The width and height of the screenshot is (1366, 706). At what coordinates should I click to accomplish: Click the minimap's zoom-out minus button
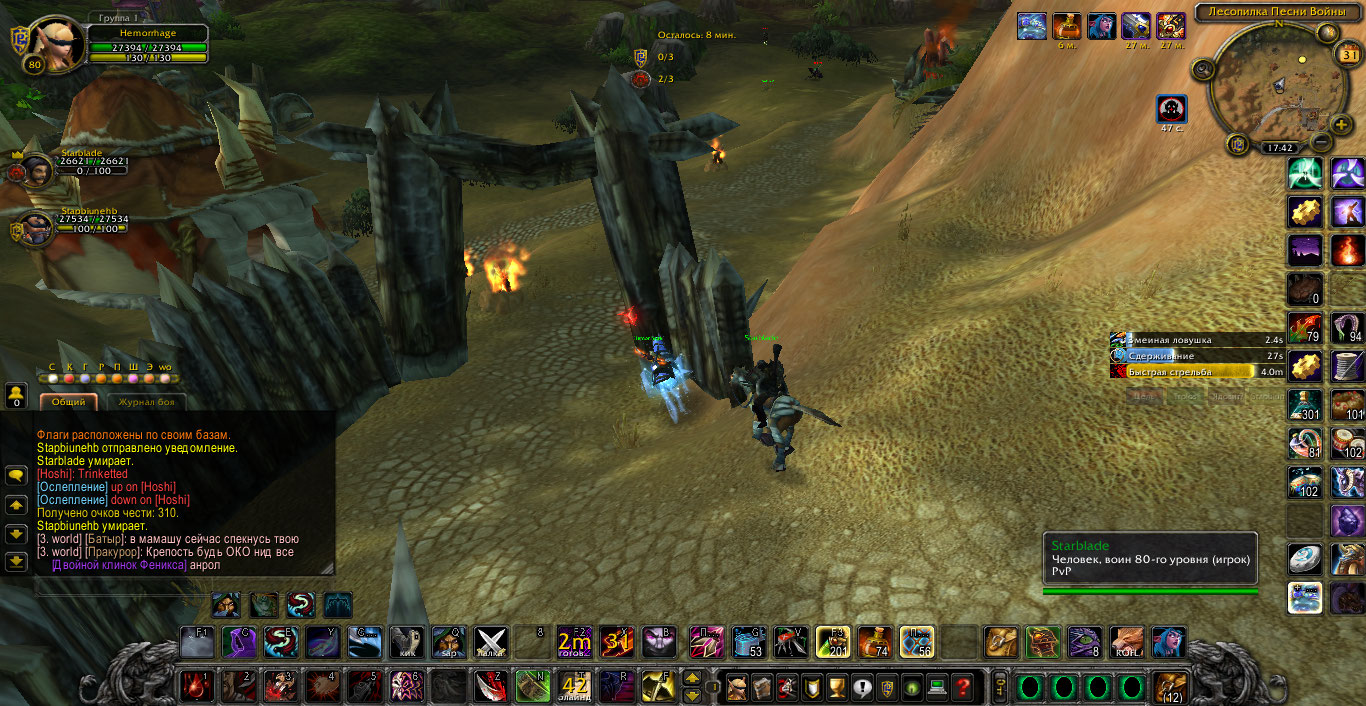point(1320,143)
